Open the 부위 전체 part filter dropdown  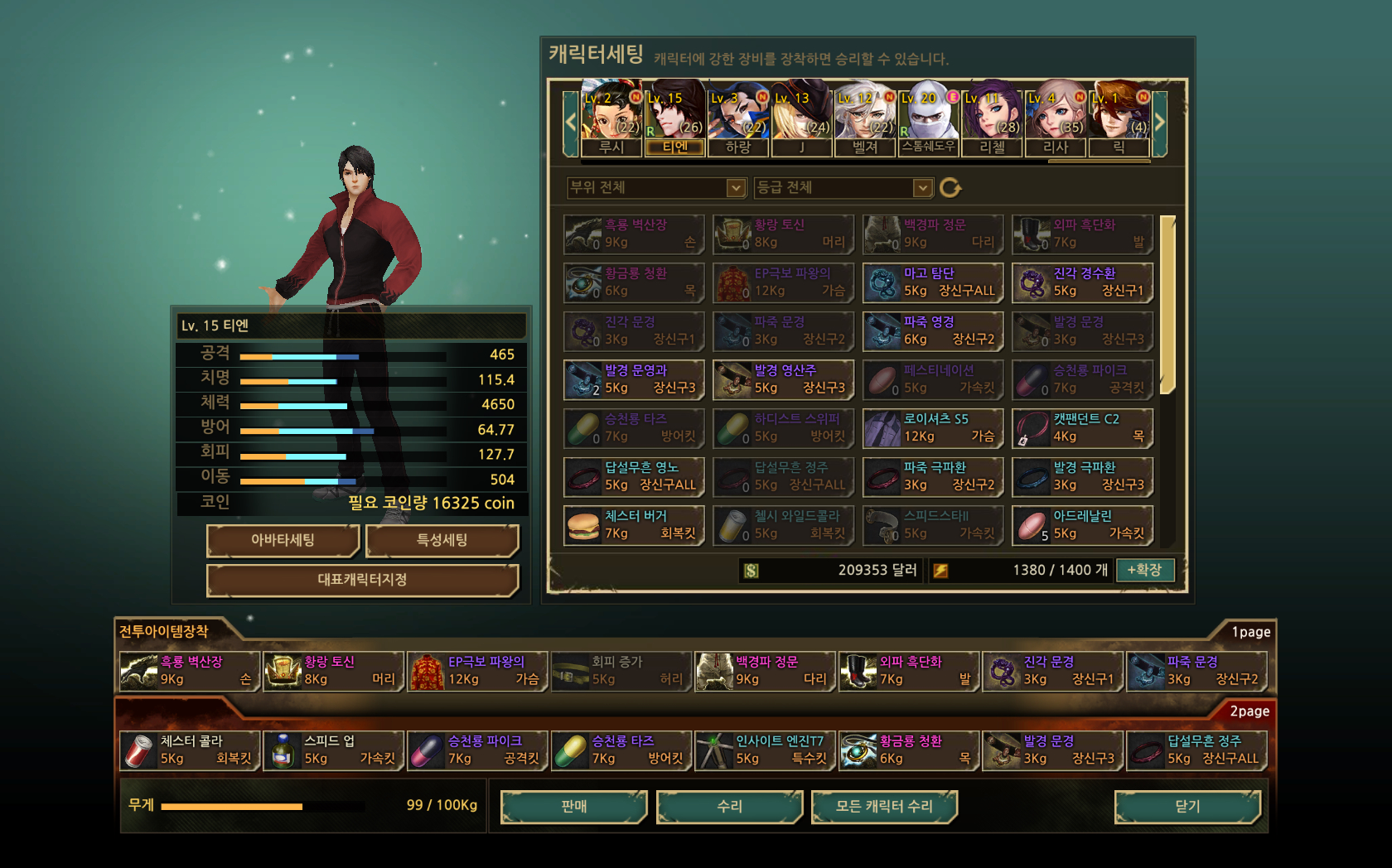736,188
